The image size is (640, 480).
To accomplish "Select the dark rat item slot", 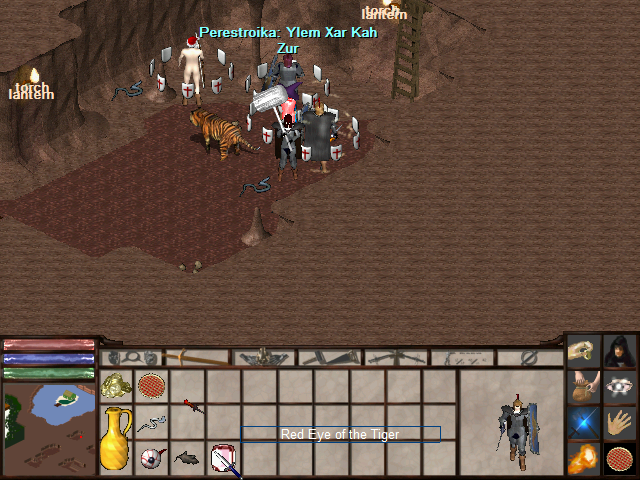I will click(187, 458).
